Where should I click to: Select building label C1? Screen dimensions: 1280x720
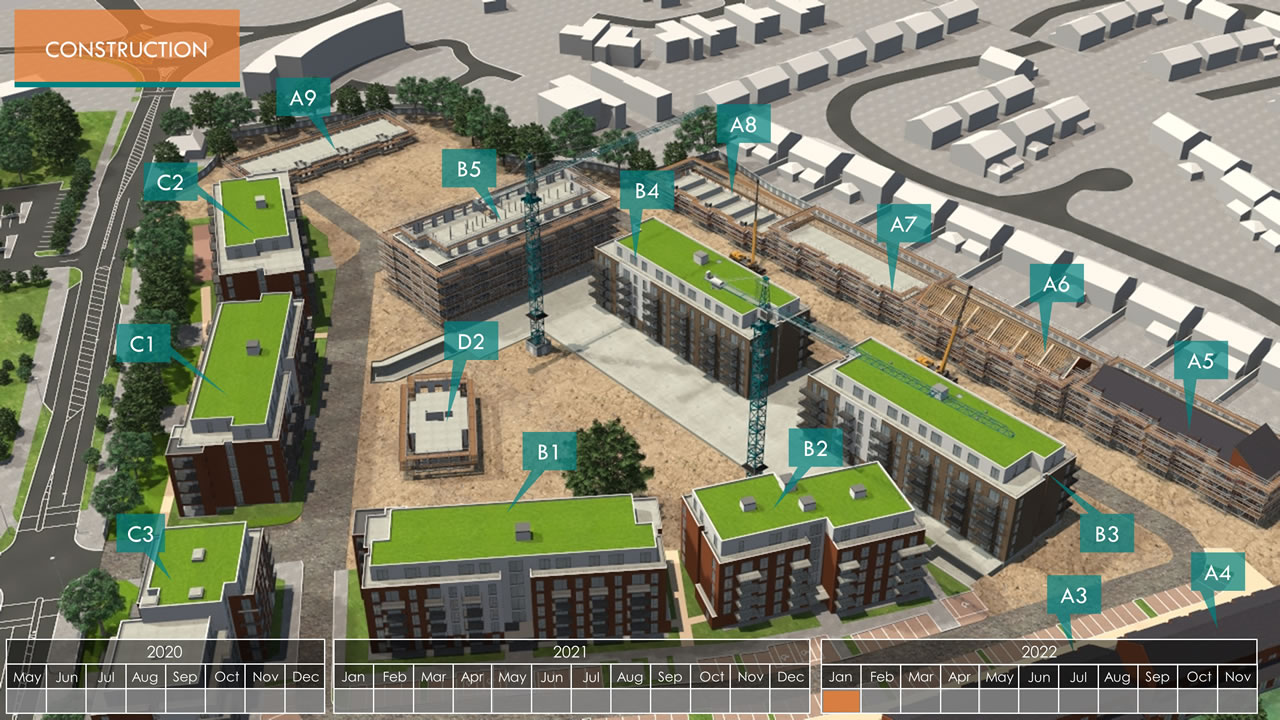142,344
